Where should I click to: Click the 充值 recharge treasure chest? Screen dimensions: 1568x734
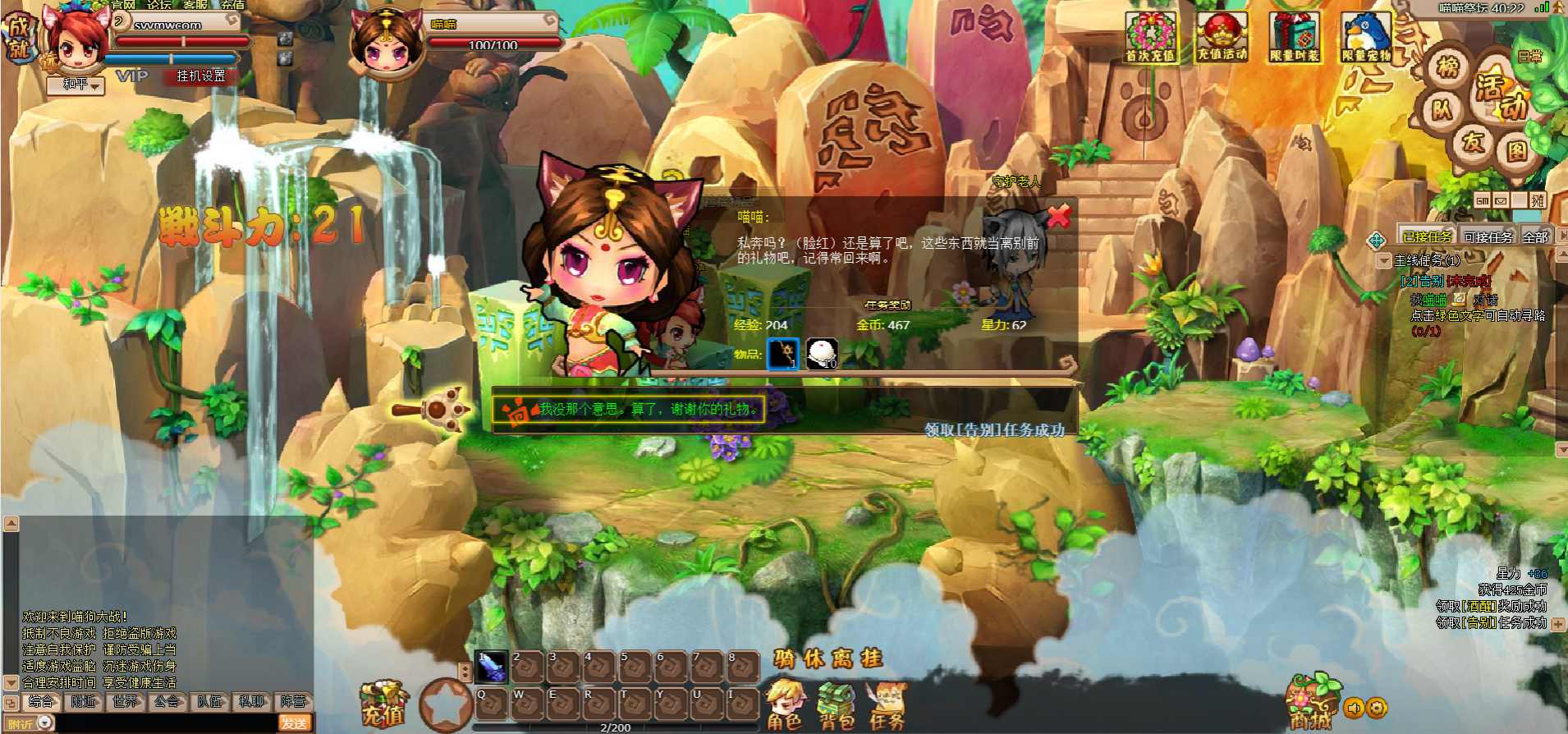point(383,704)
